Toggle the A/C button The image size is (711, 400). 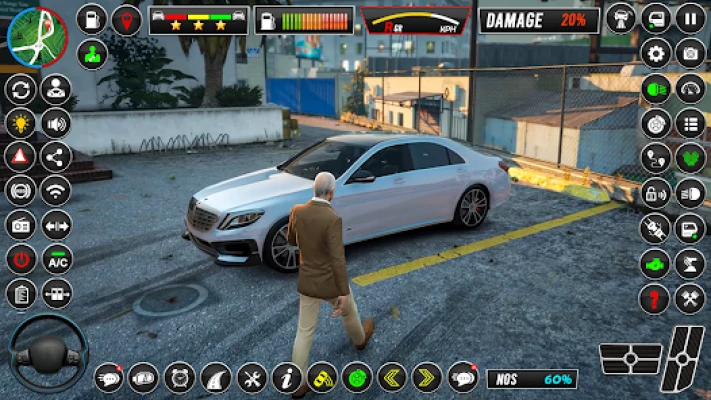[x=57, y=259]
